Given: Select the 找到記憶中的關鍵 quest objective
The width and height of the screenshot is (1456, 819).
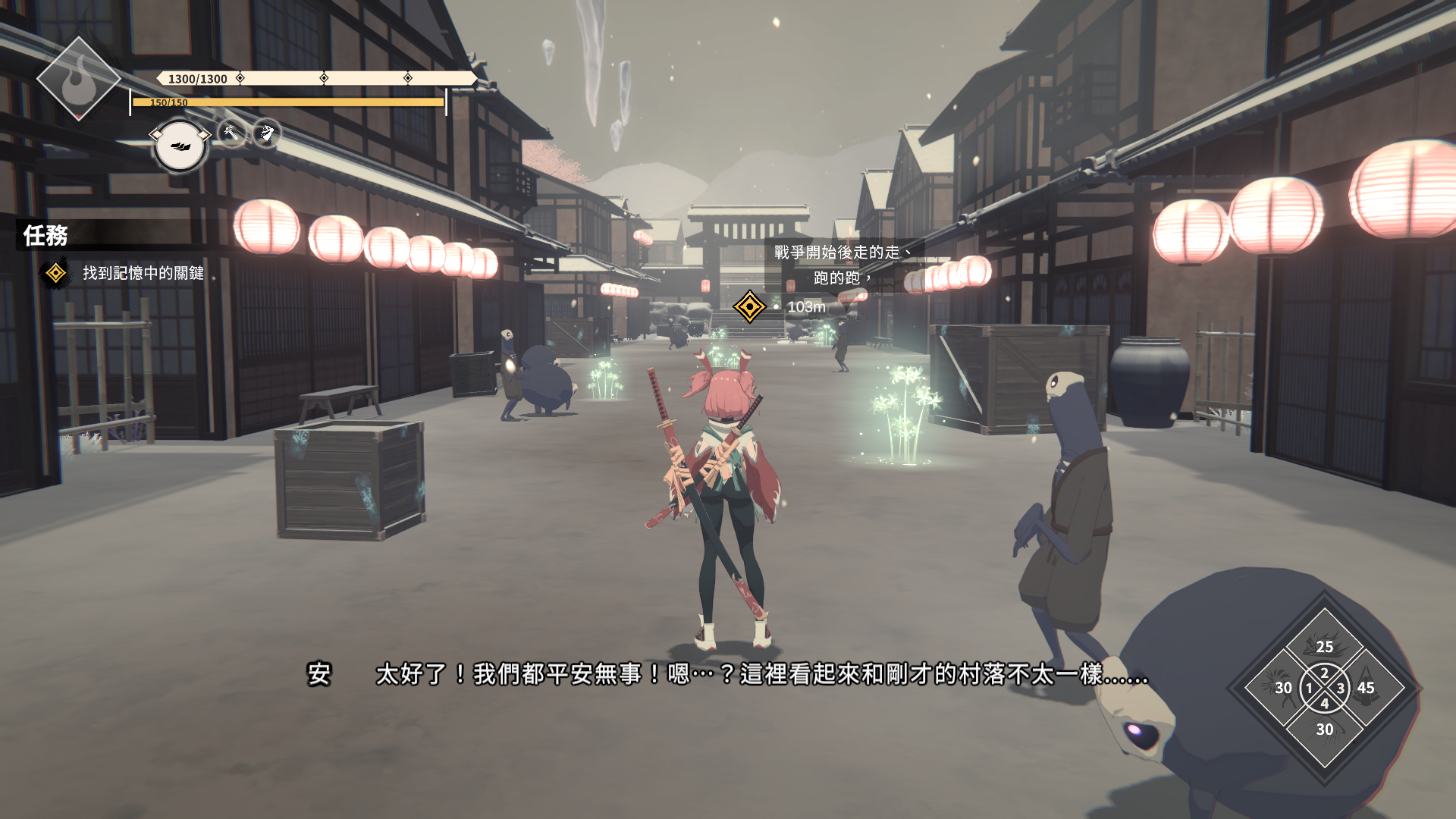Looking at the screenshot, I should click(143, 273).
